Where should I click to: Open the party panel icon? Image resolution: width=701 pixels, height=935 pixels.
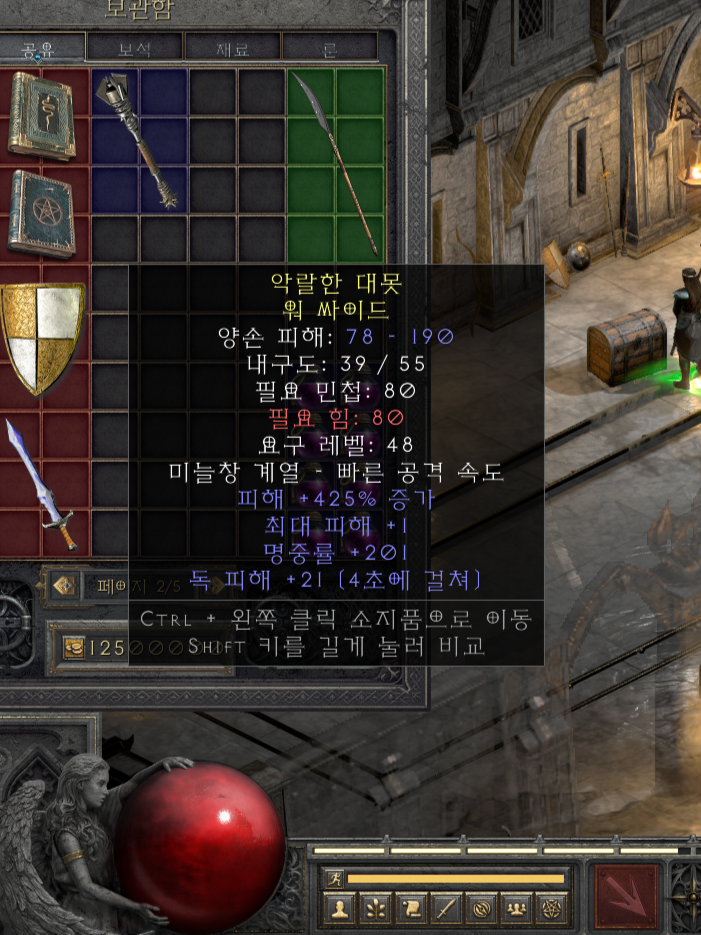[x=516, y=910]
